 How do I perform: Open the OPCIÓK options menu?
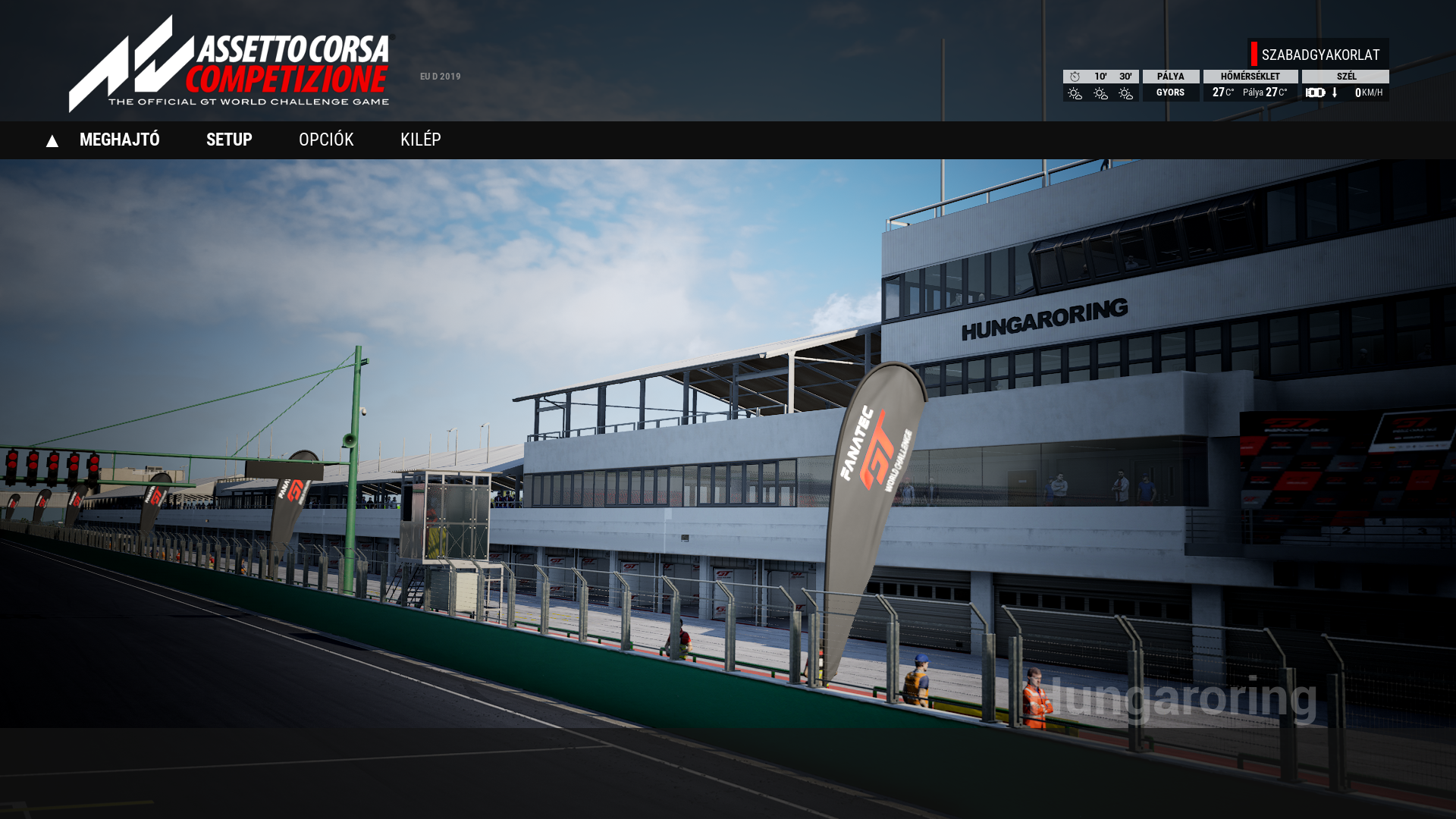[x=326, y=140]
